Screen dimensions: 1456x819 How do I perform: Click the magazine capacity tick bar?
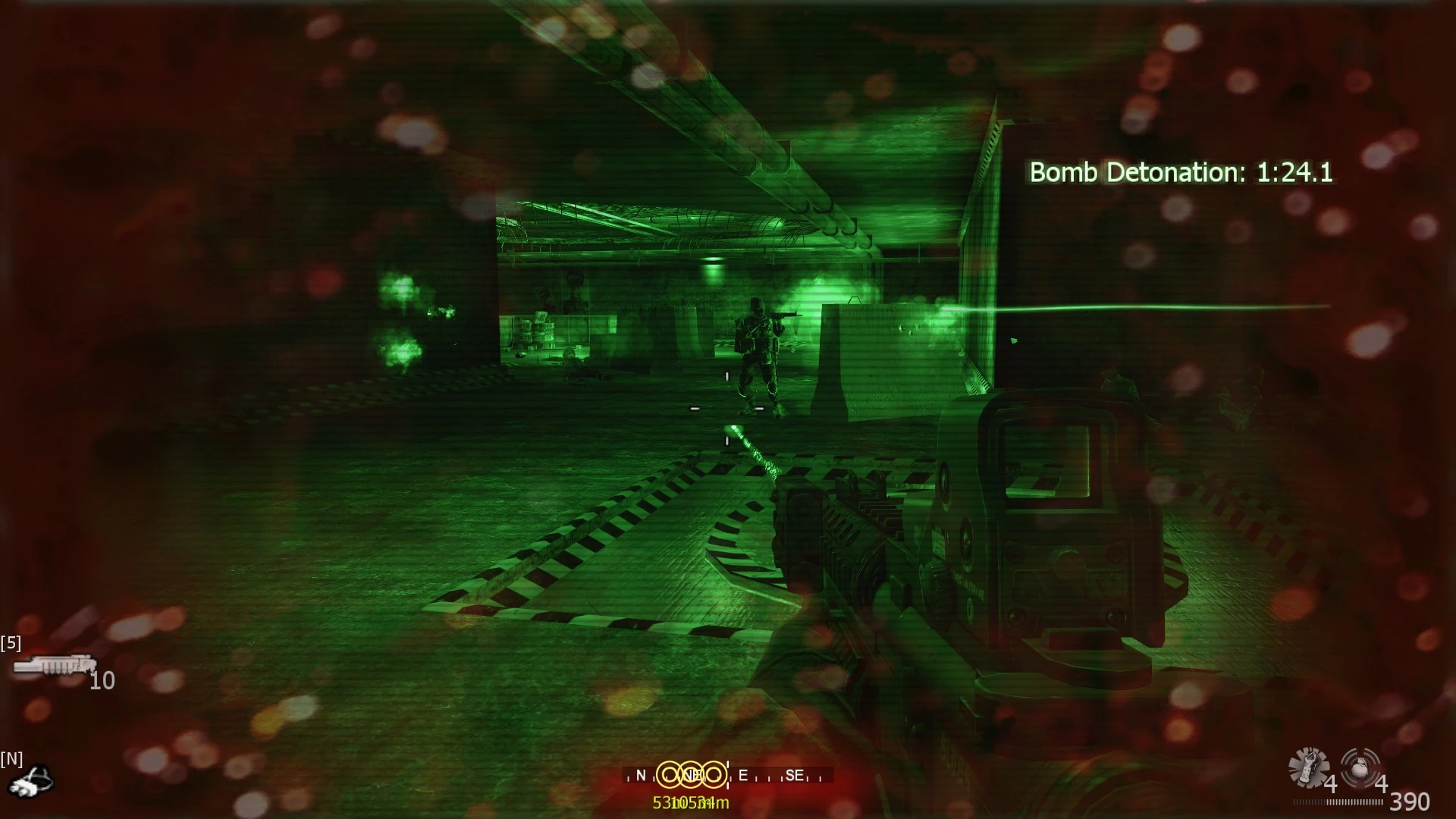click(x=1338, y=802)
